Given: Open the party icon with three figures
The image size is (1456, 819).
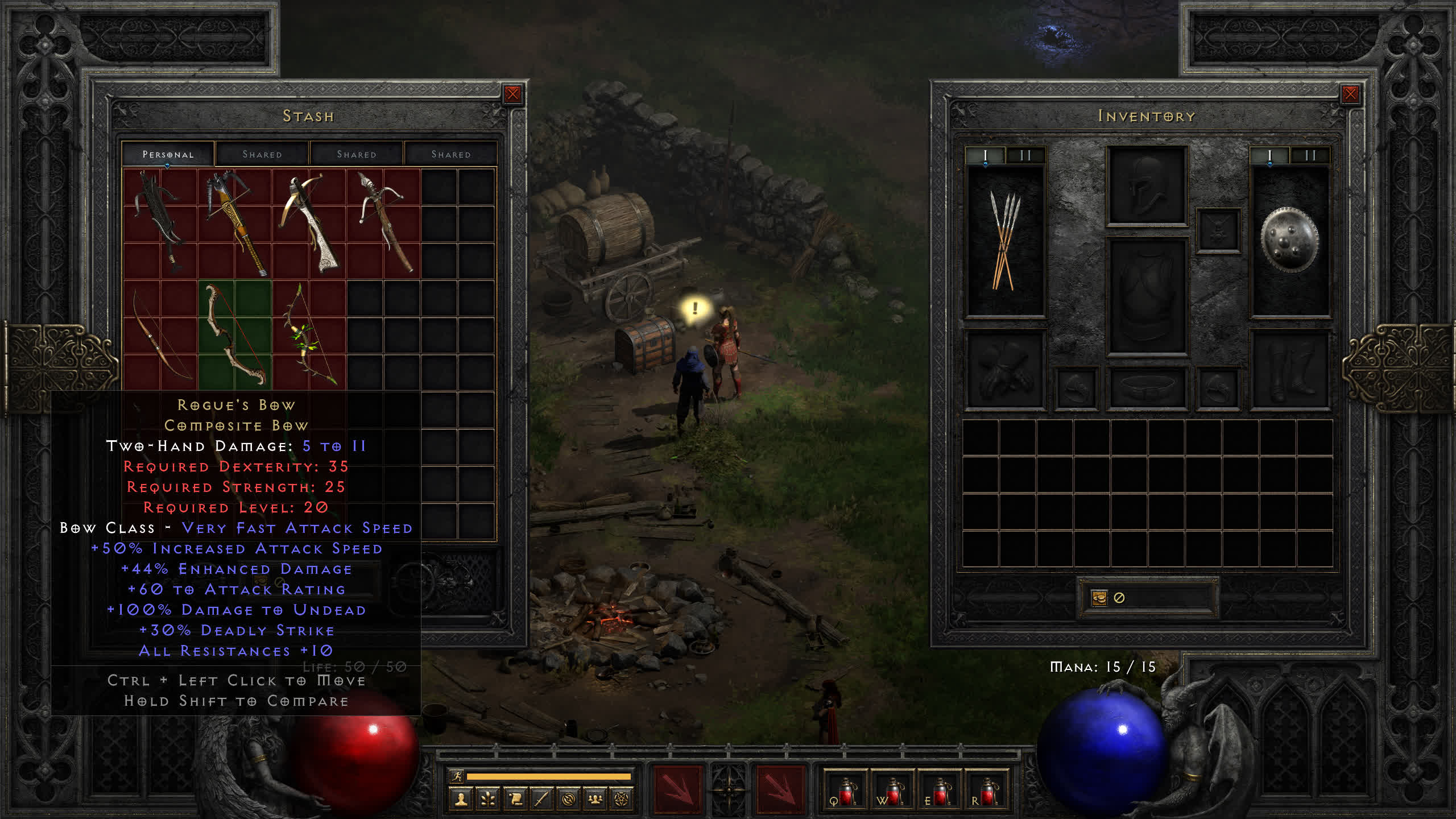Looking at the screenshot, I should pos(595,800).
